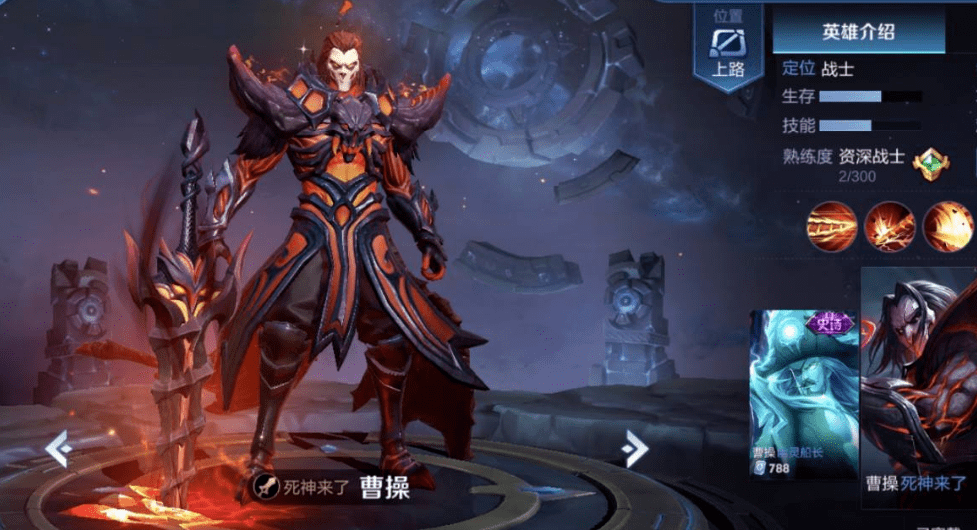Switch to the next hero with the right arrow
Screen dimensions: 977x530
pyautogui.click(x=634, y=449)
